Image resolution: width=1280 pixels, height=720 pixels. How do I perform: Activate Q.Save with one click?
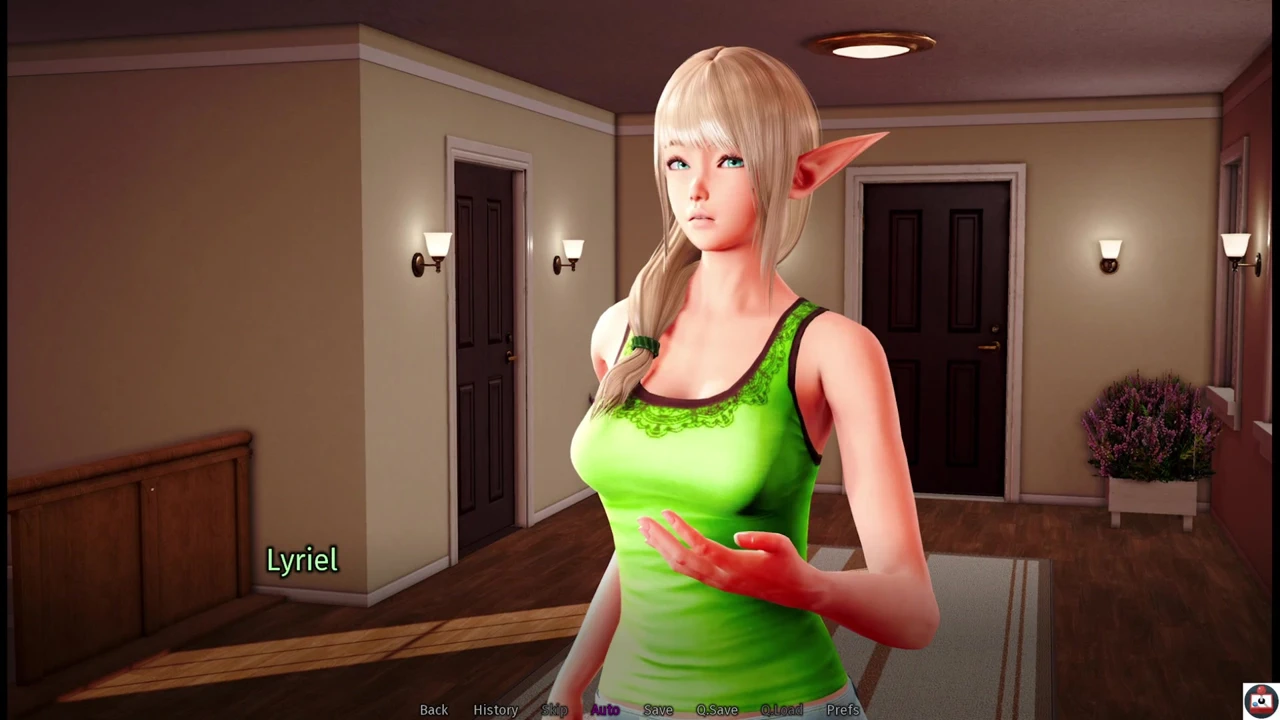(716, 709)
